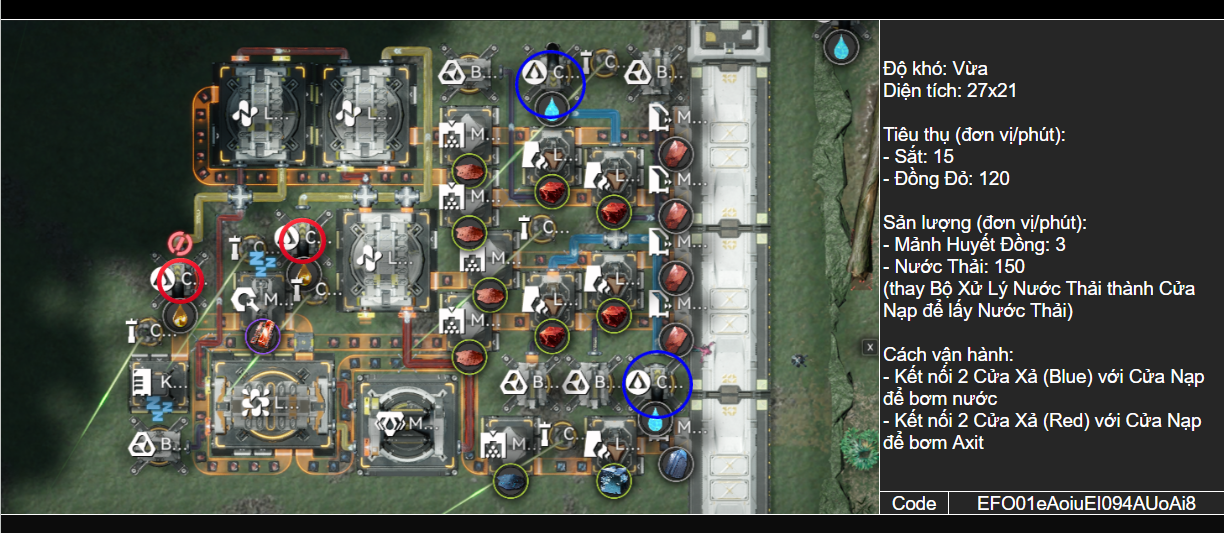Select the blueprint code EFO01eAoiuEI094AUoAi8
The width and height of the screenshot is (1224, 533).
(x=1086, y=503)
